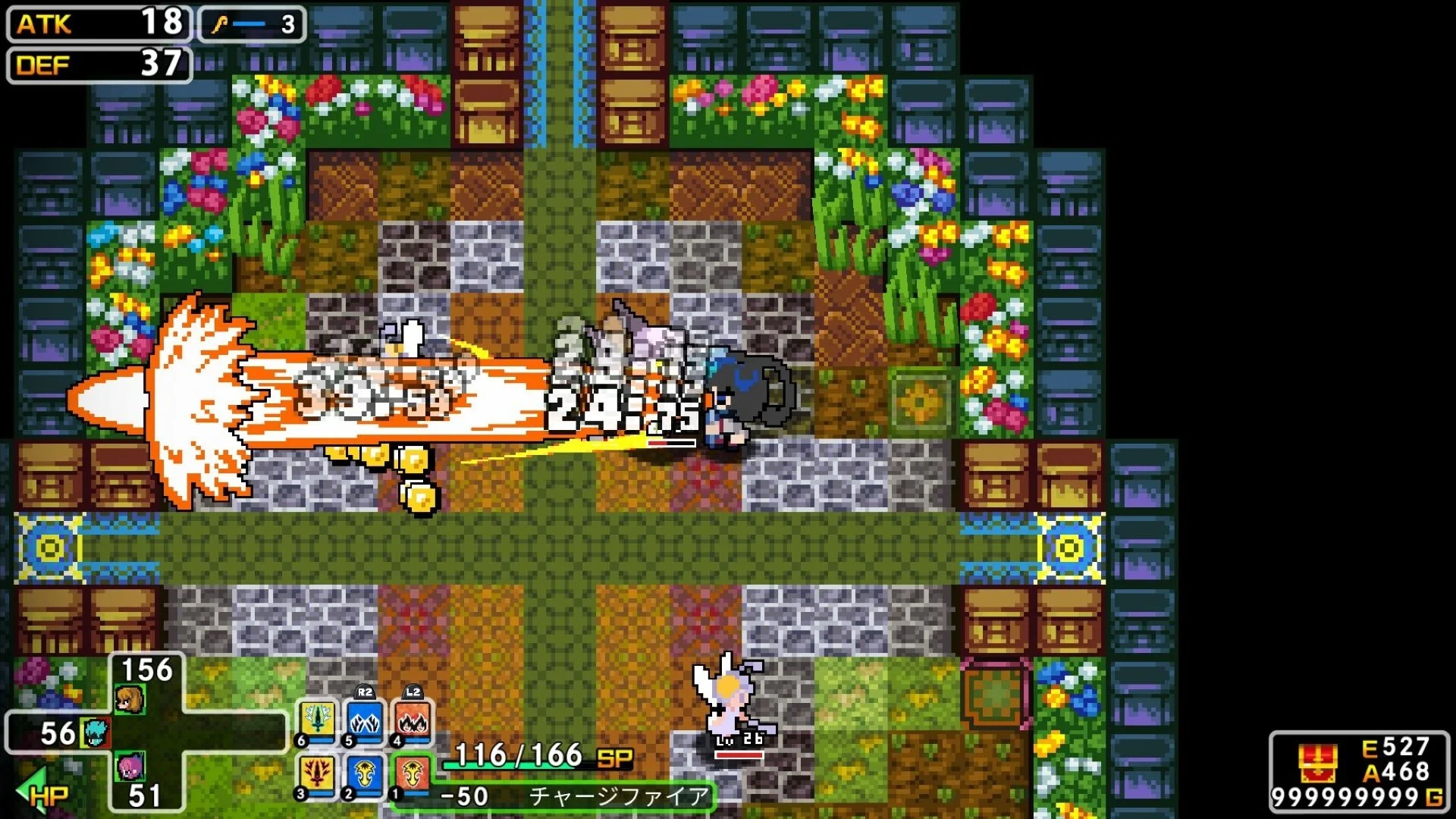This screenshot has height=819, width=1456.
Task: Open the red treasure chest icon
Action: point(1317,762)
